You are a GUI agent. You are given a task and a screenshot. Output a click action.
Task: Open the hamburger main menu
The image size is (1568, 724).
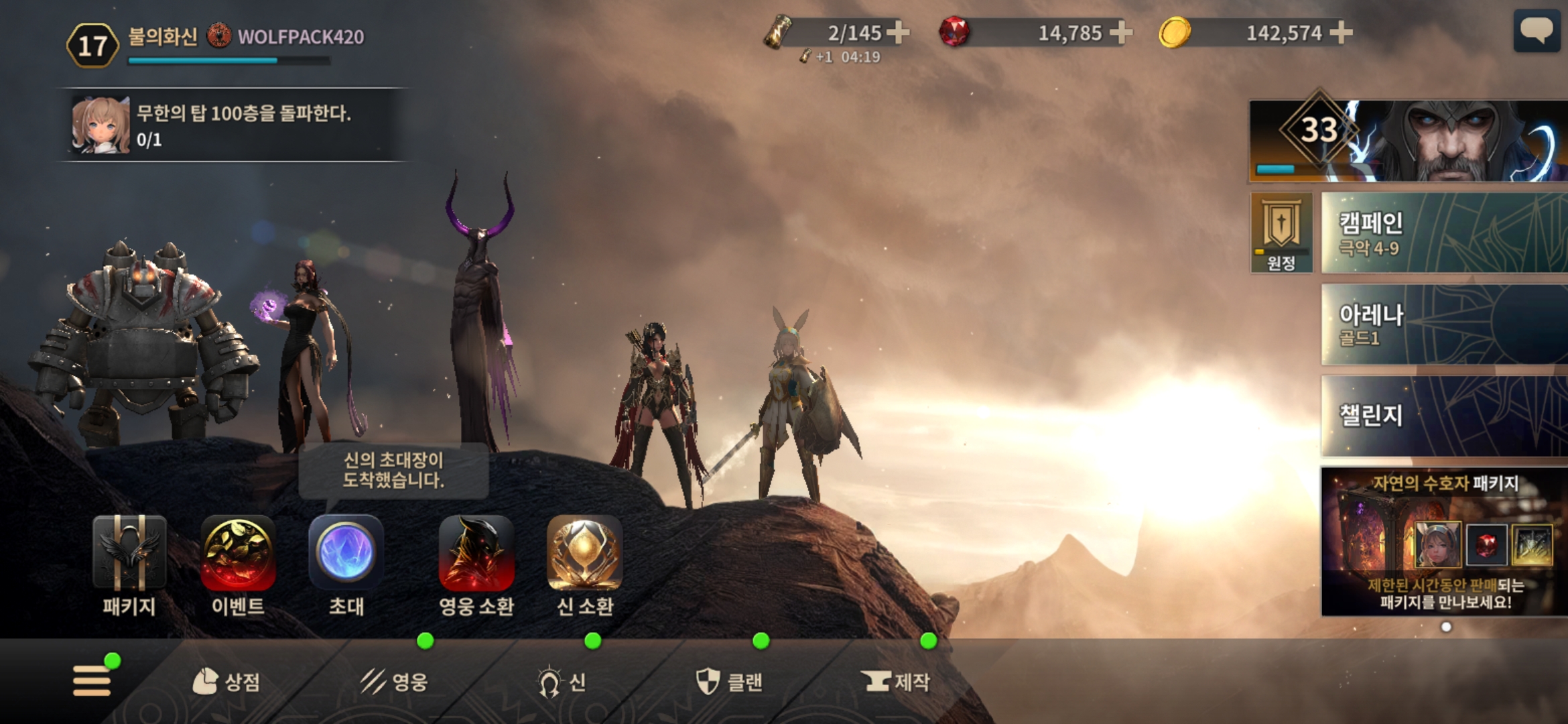pyautogui.click(x=92, y=680)
